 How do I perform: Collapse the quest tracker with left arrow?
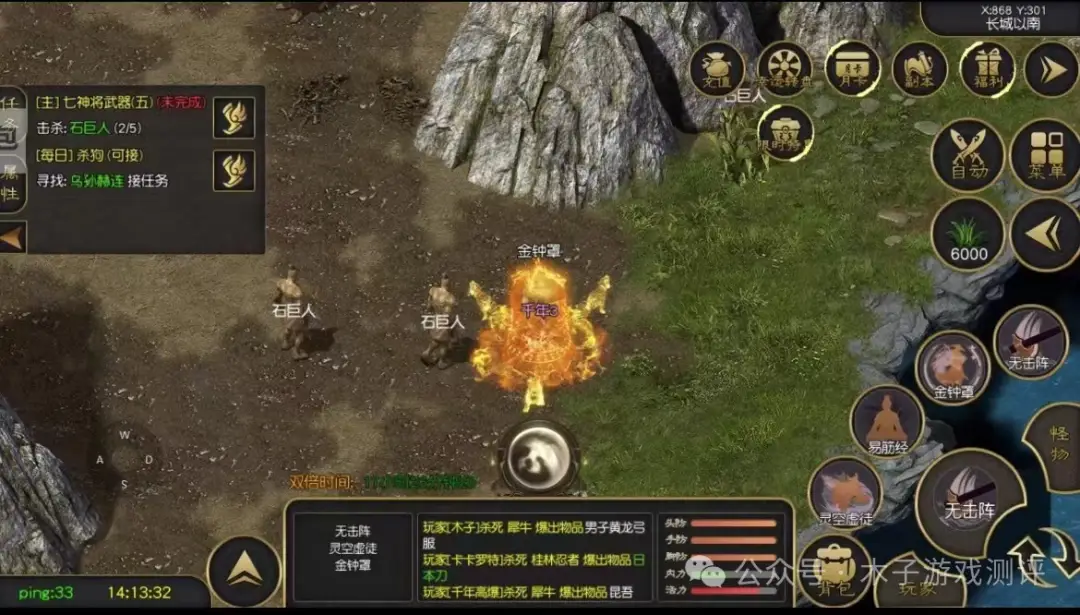[12, 238]
